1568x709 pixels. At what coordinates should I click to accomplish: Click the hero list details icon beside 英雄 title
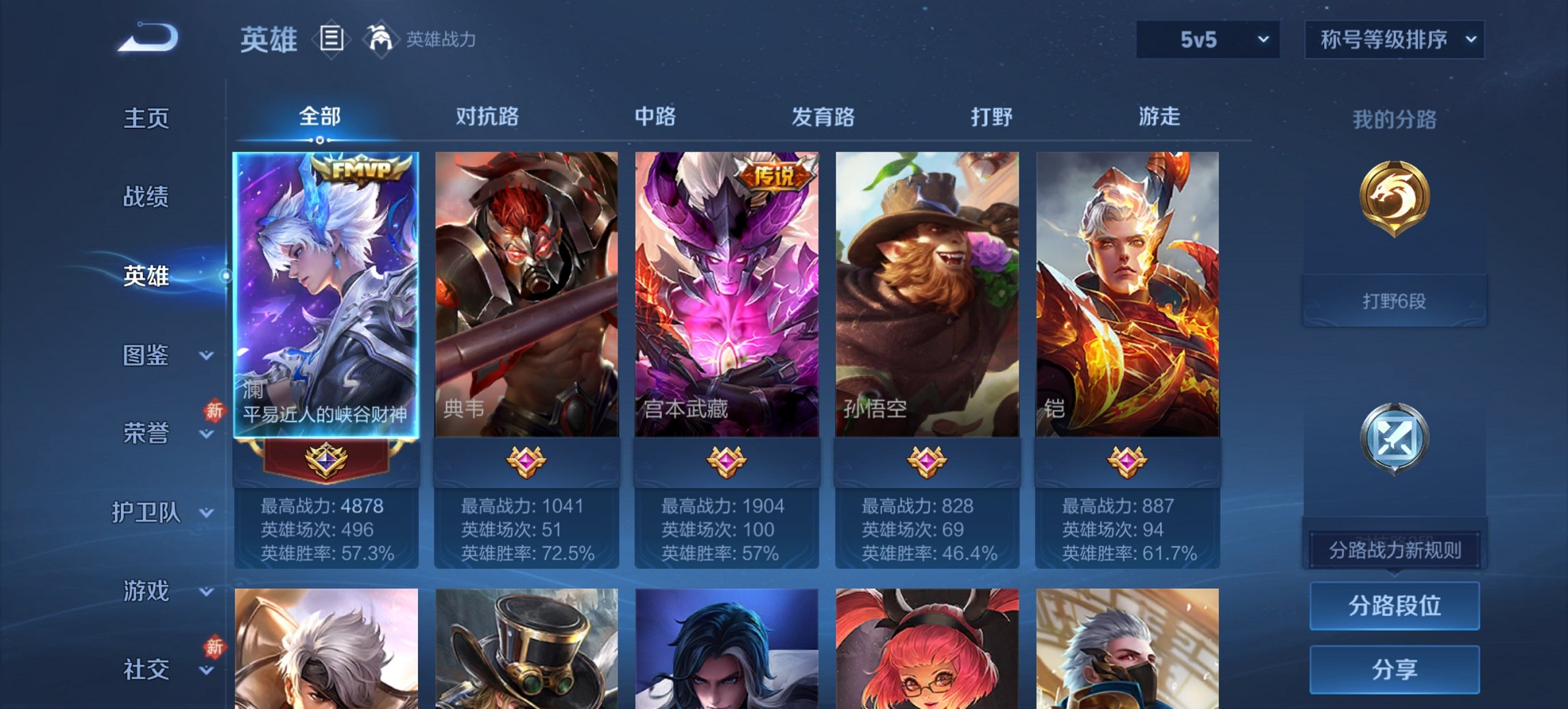point(330,39)
